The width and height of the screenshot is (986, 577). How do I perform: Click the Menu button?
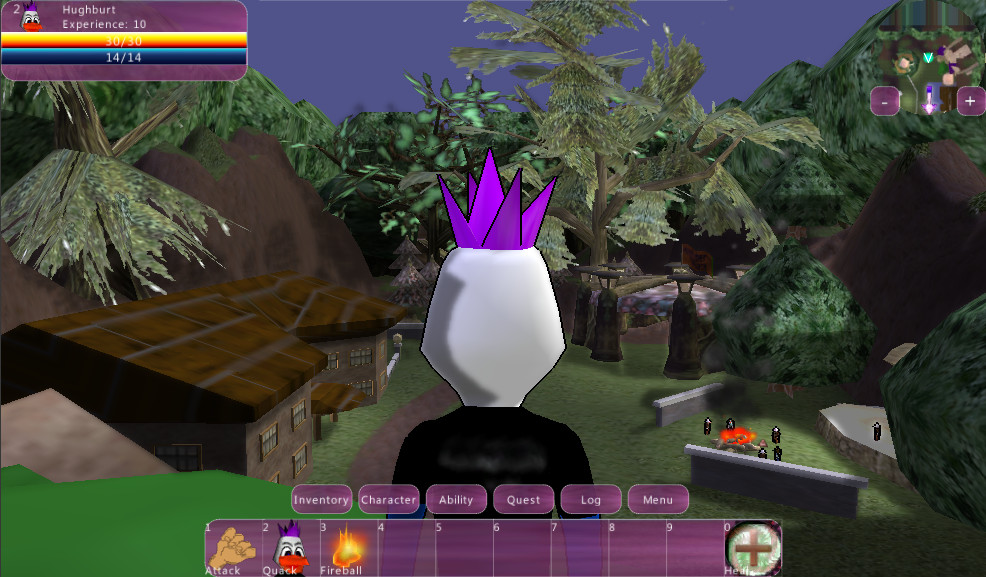658,499
